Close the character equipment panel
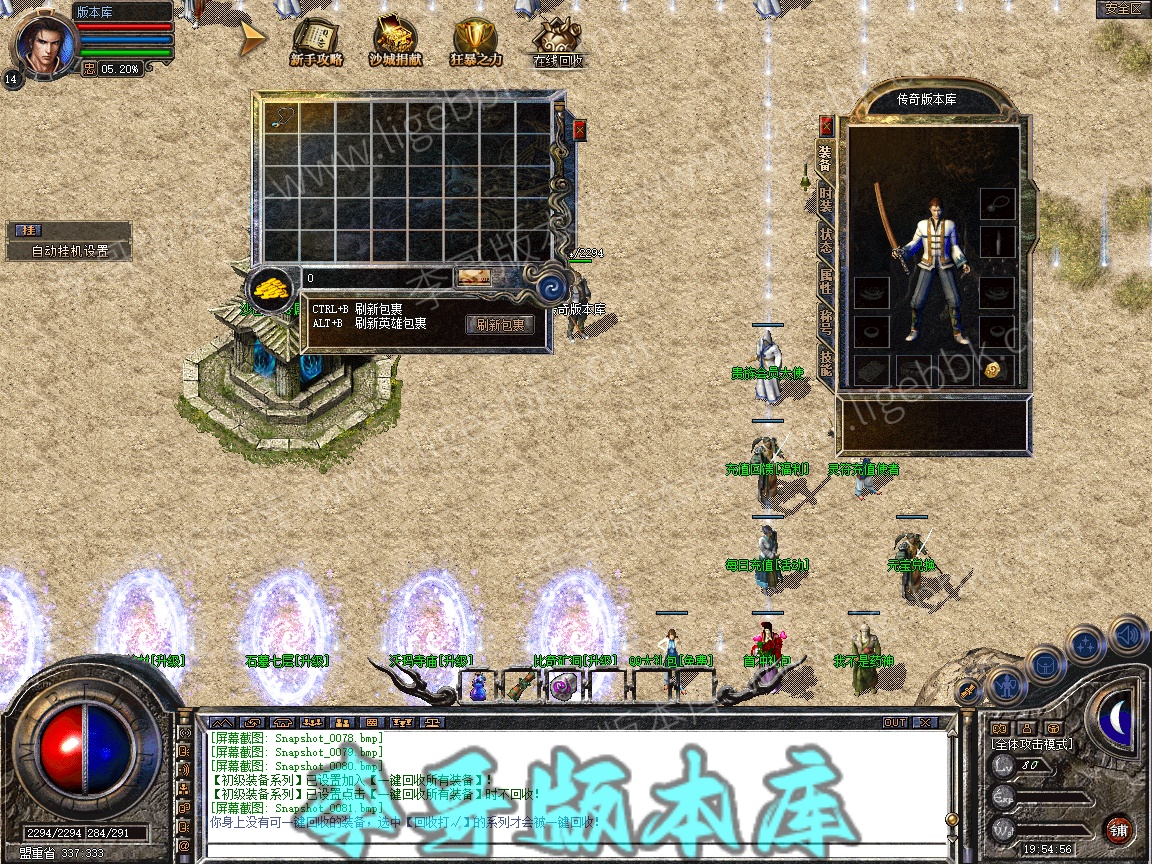The width and height of the screenshot is (1152, 864). [826, 125]
